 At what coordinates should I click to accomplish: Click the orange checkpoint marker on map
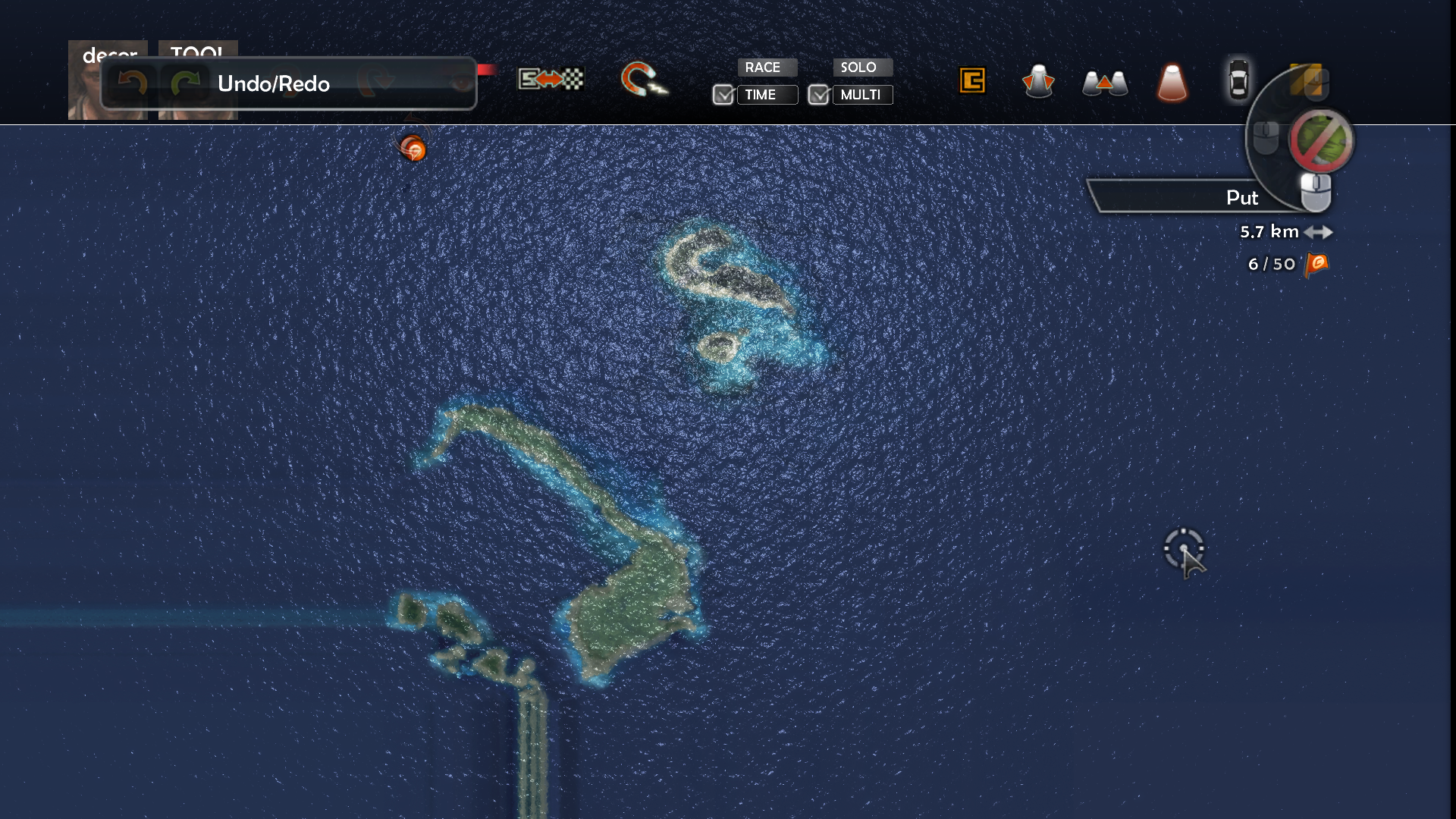413,149
